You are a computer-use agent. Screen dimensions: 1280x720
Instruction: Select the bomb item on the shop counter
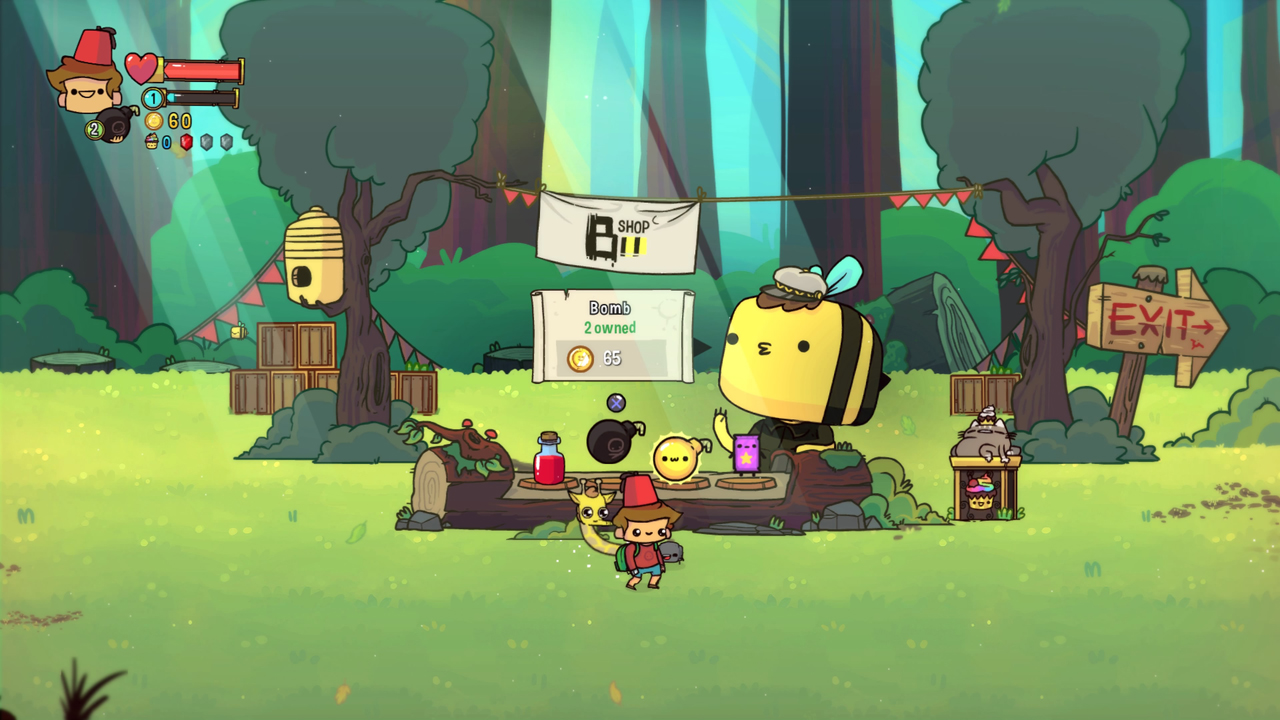(614, 441)
